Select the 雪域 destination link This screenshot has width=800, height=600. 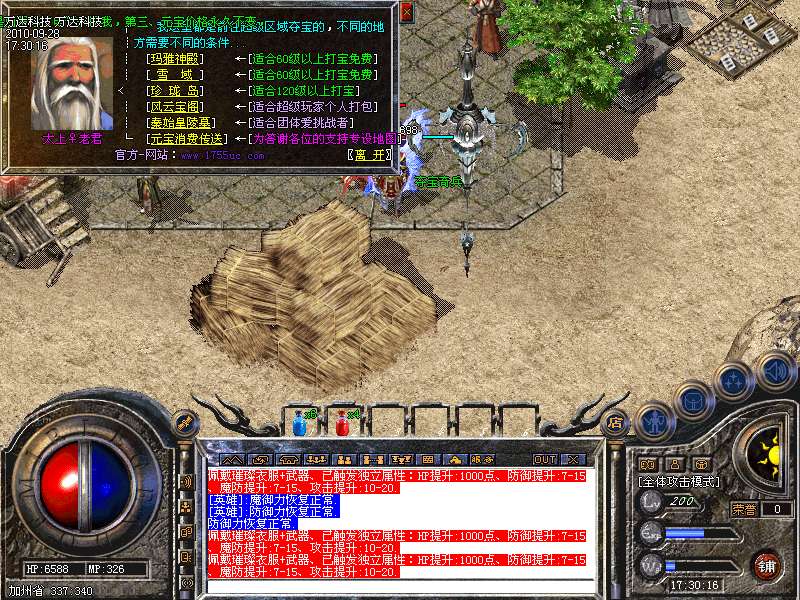[x=174, y=75]
